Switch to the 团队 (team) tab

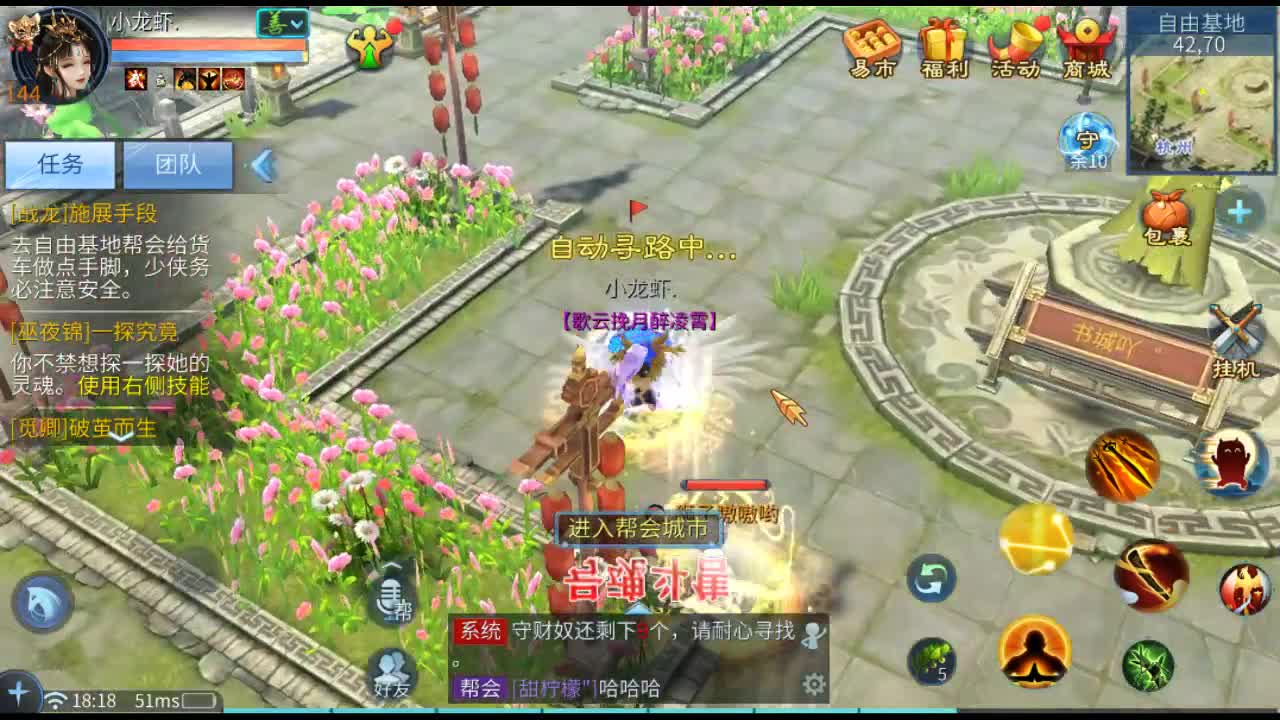click(x=178, y=165)
